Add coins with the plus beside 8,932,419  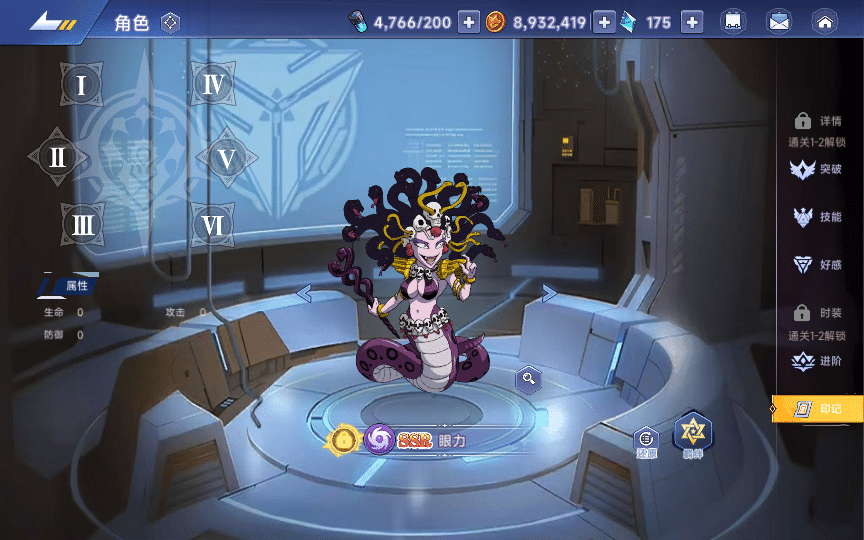(604, 22)
